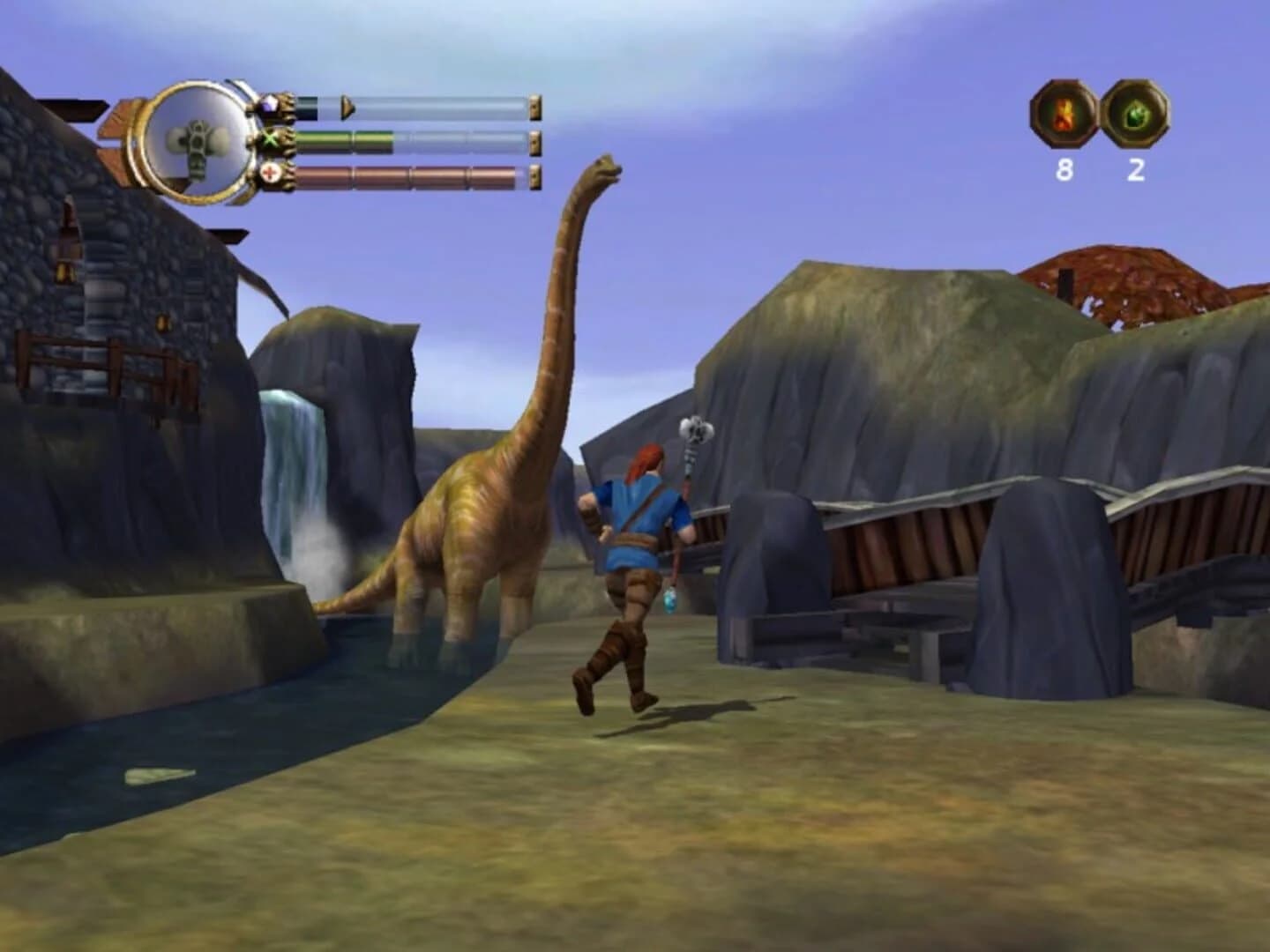
Task: Select the flame emblem showing count 8
Action: click(x=1063, y=115)
